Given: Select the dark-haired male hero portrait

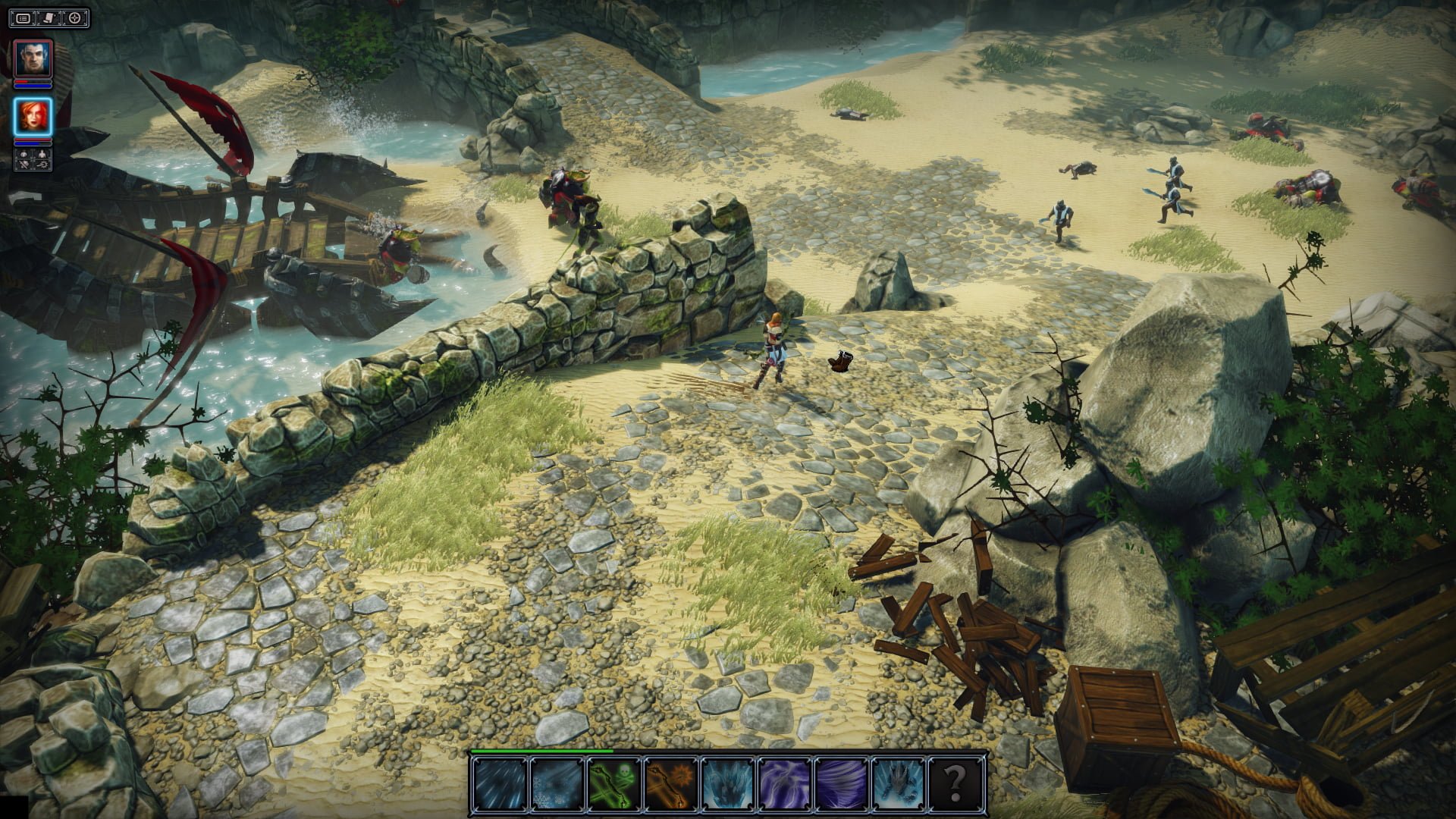Looking at the screenshot, I should (x=33, y=59).
